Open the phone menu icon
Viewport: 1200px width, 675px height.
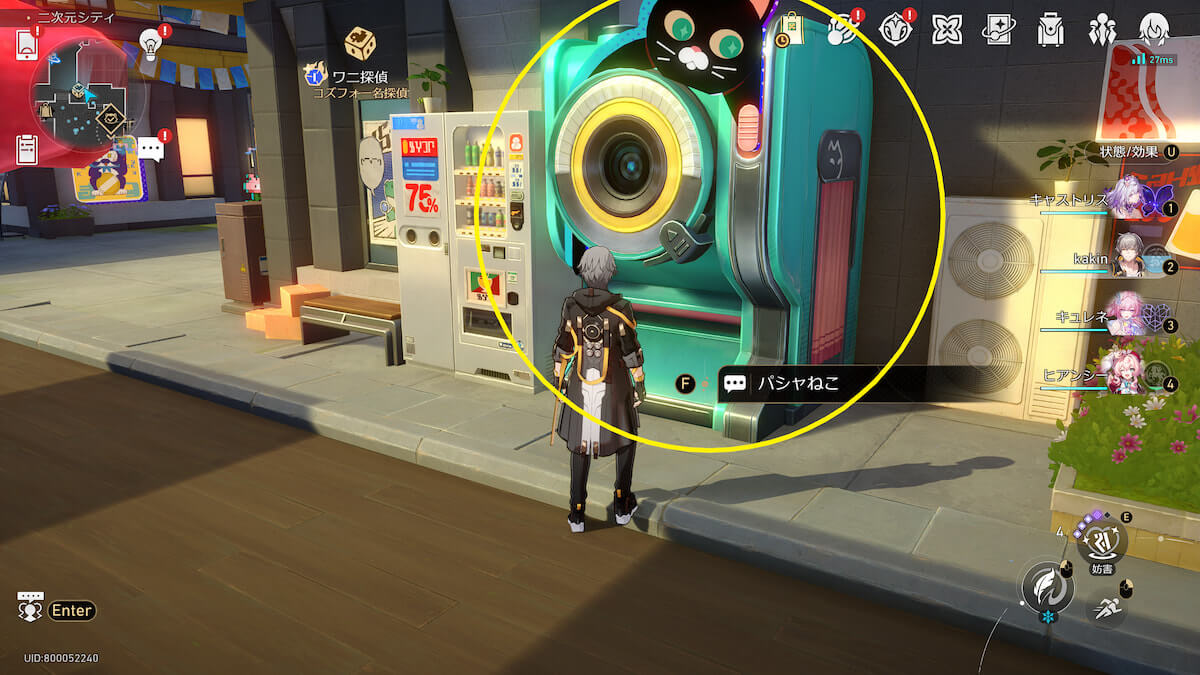(x=27, y=43)
